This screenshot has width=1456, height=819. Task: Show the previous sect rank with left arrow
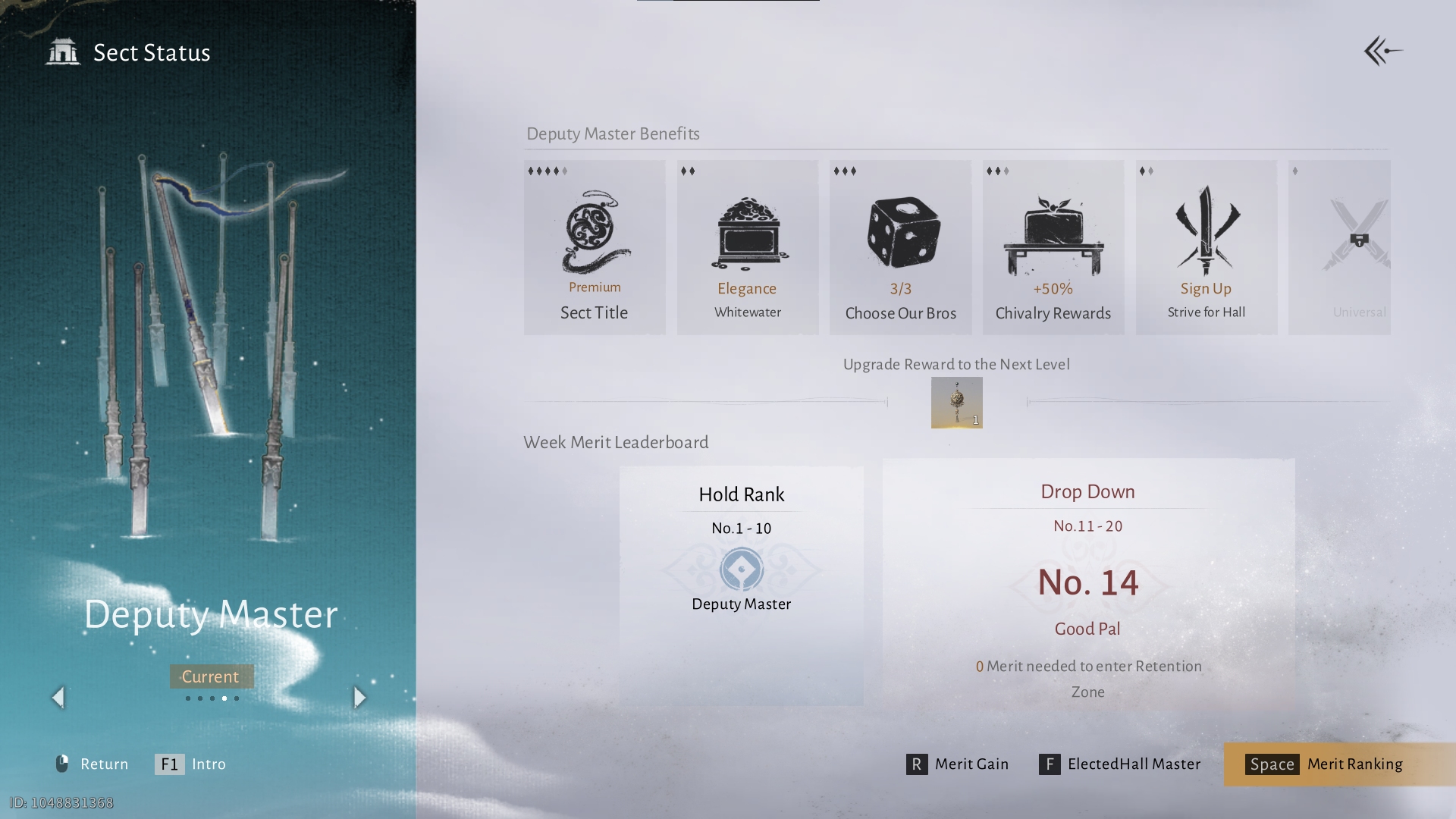[58, 698]
